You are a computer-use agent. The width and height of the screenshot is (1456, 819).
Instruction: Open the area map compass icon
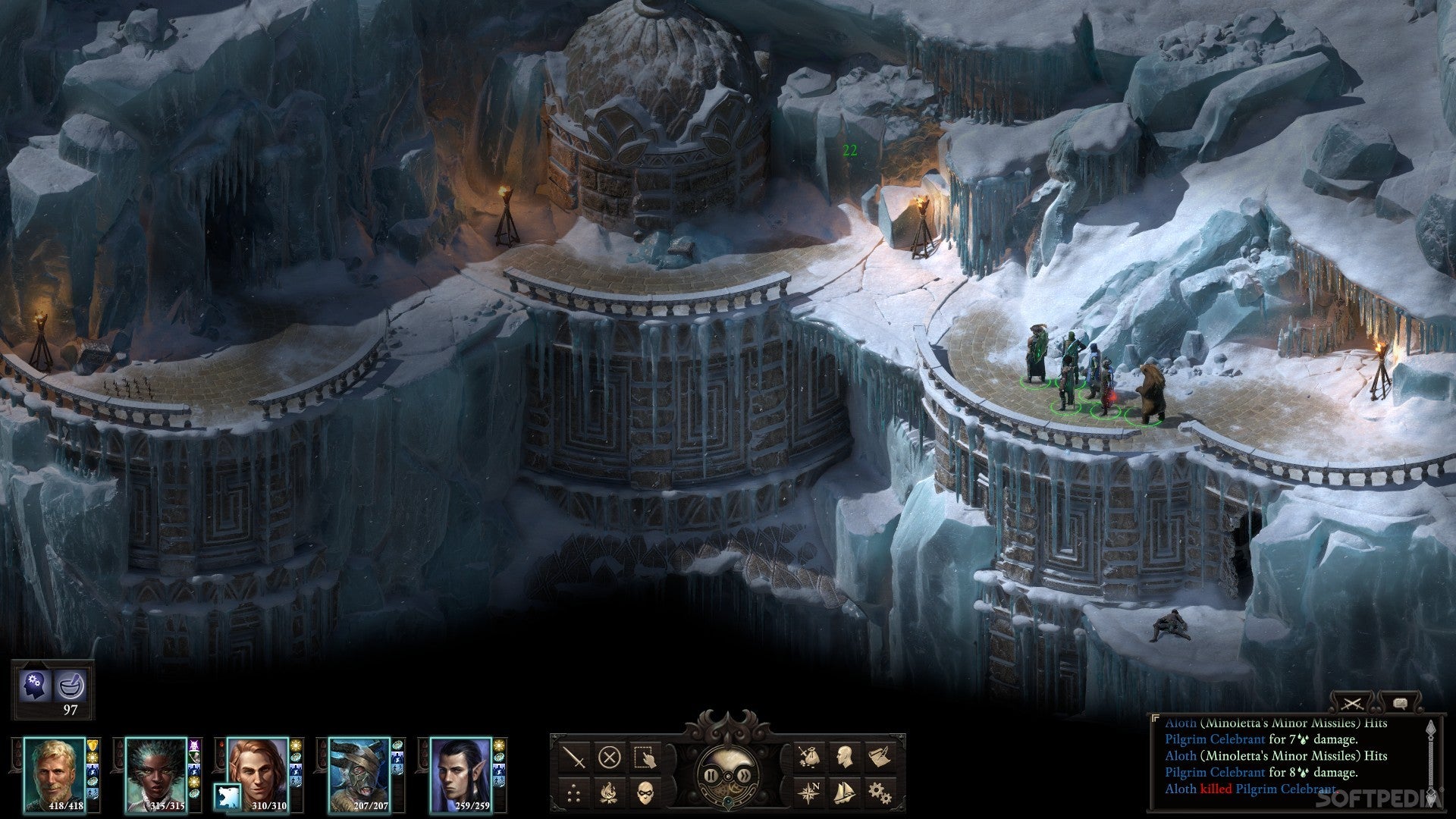point(808,793)
